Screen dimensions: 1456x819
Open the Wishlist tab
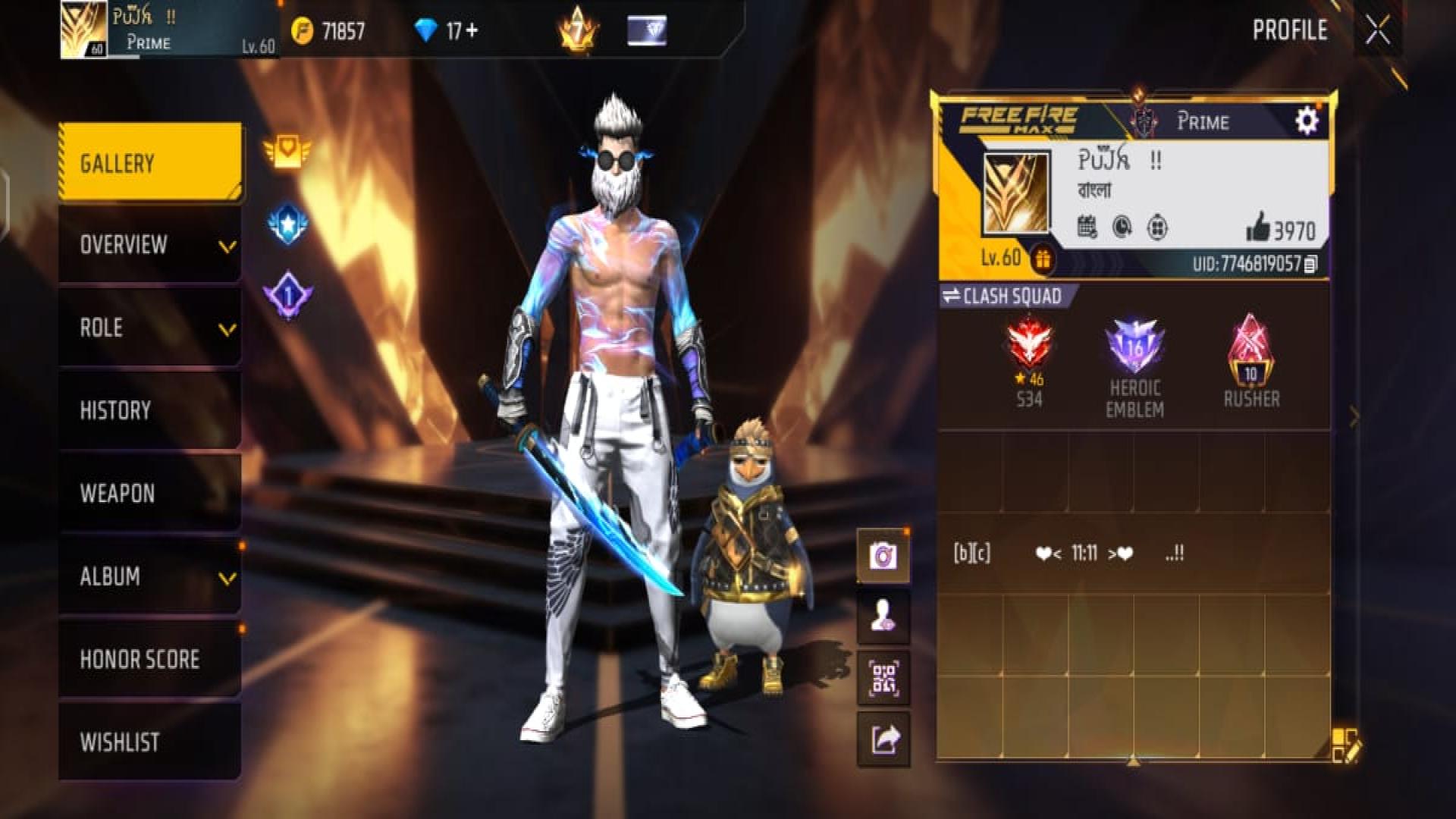150,742
